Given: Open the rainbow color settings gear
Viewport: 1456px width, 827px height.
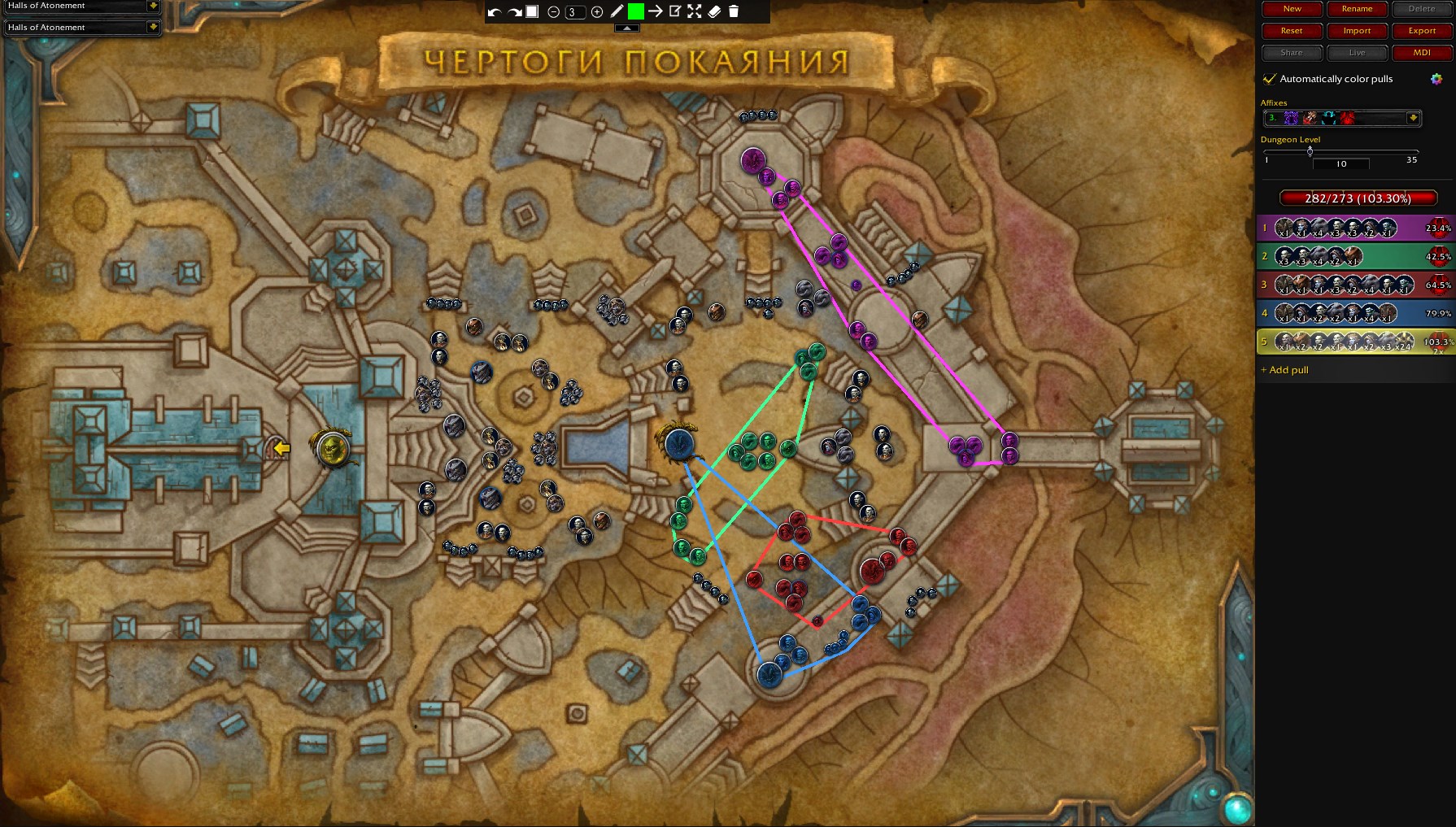Looking at the screenshot, I should click(x=1436, y=79).
